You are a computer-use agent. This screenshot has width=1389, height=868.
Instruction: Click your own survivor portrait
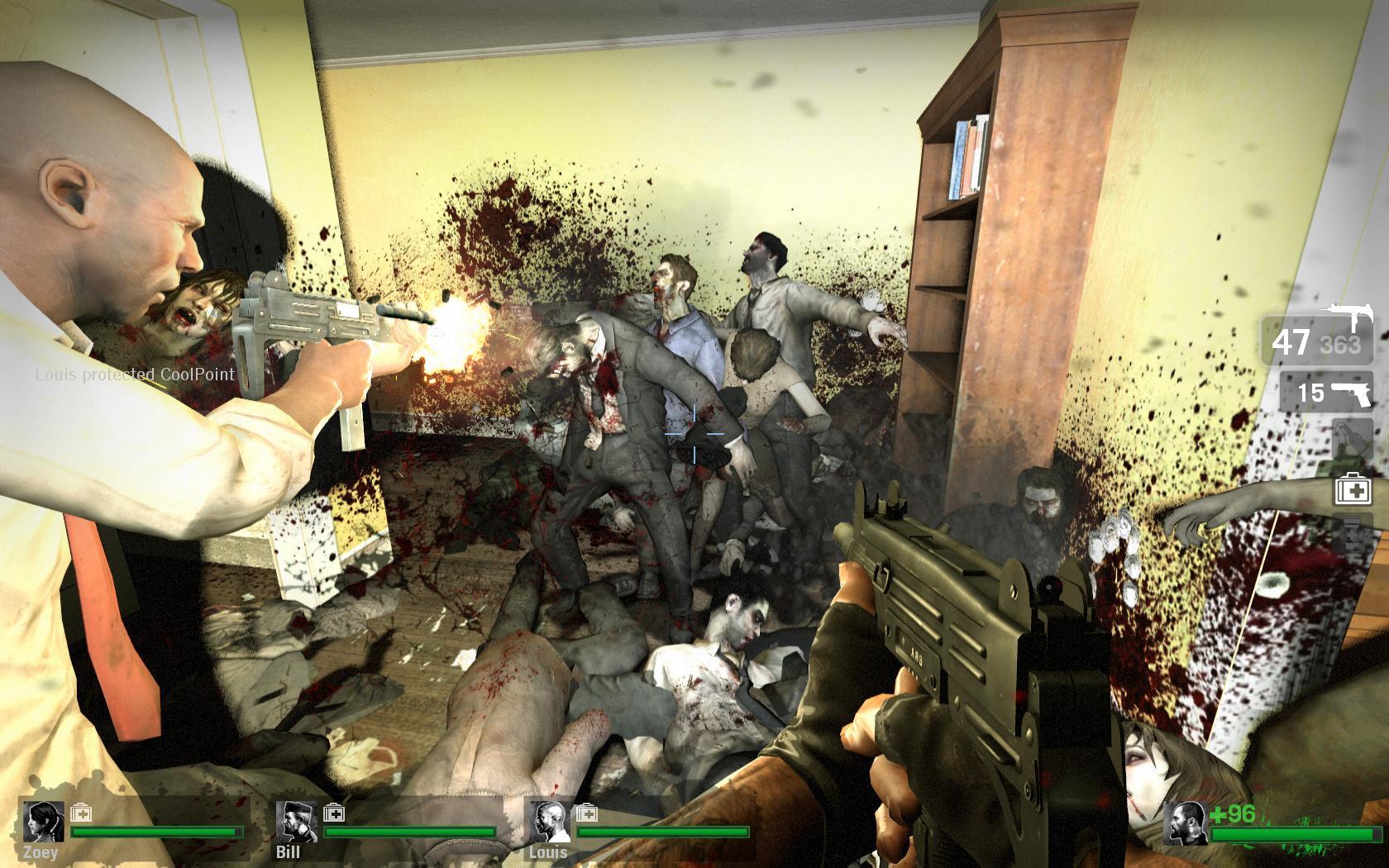click(1182, 822)
